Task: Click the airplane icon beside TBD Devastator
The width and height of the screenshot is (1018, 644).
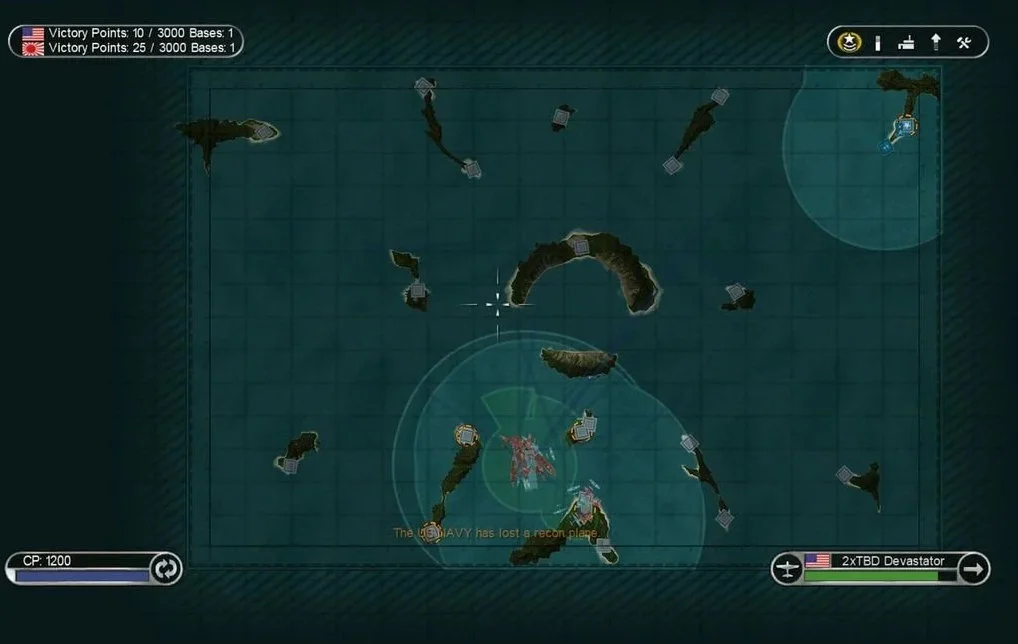Action: click(x=788, y=569)
